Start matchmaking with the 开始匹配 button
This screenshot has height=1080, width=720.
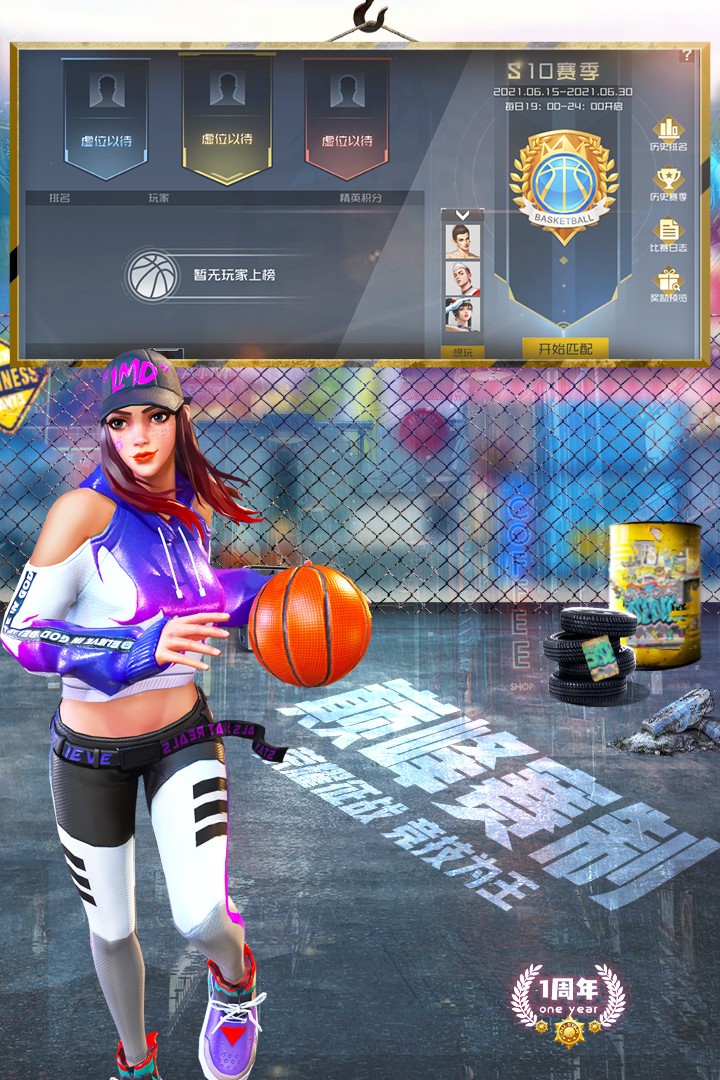coord(565,348)
